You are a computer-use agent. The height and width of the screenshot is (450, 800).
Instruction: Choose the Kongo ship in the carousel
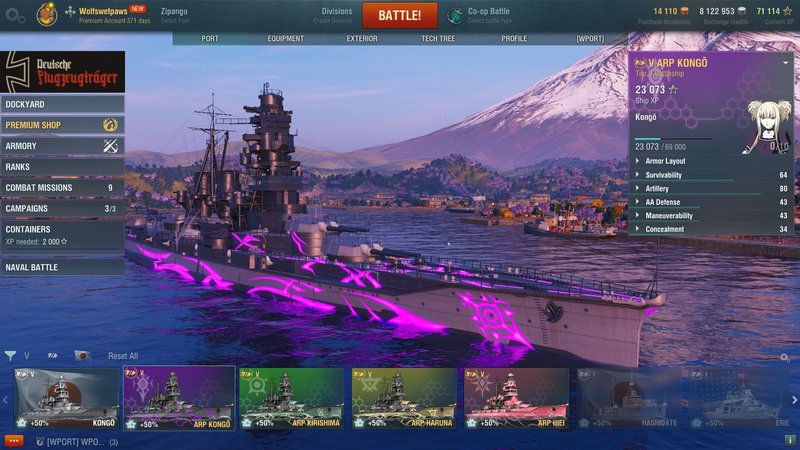[x=65, y=398]
